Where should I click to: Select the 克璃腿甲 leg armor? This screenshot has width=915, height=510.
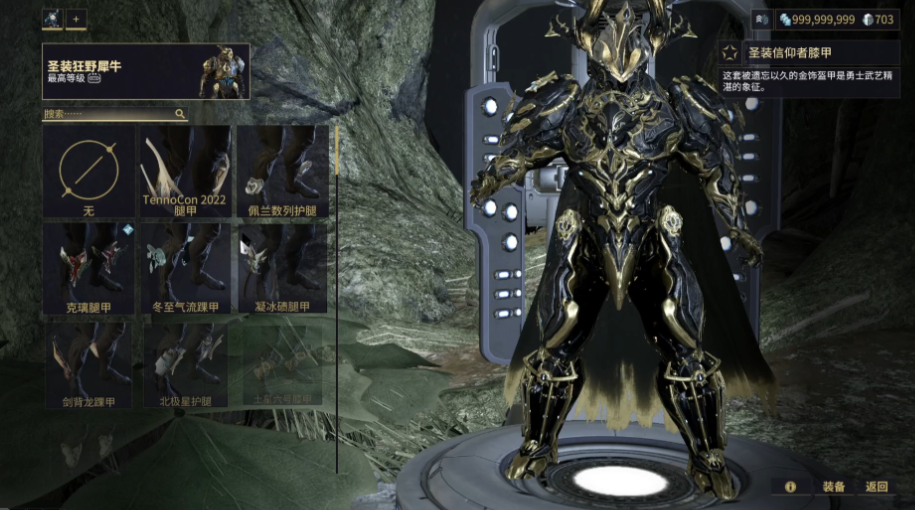[89, 268]
